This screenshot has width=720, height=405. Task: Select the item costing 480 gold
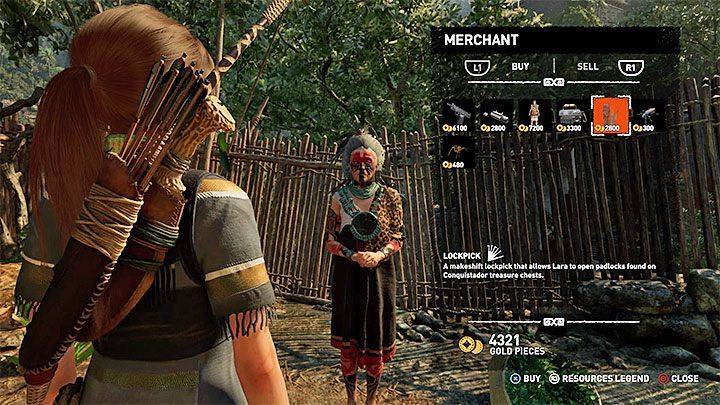[x=459, y=152]
